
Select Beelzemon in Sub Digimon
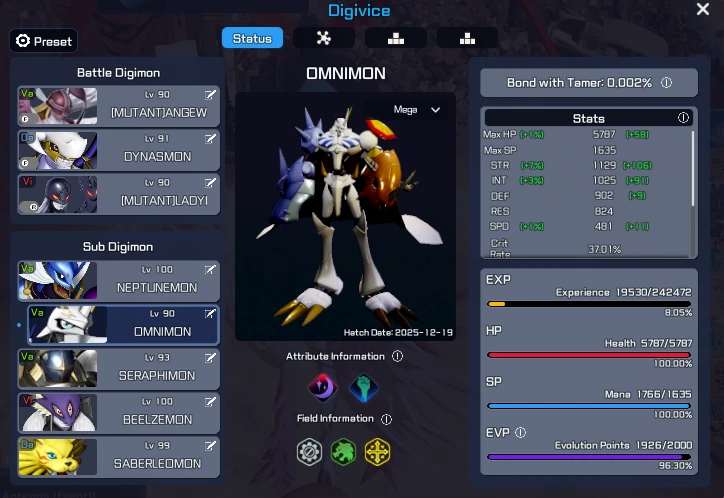click(x=118, y=413)
